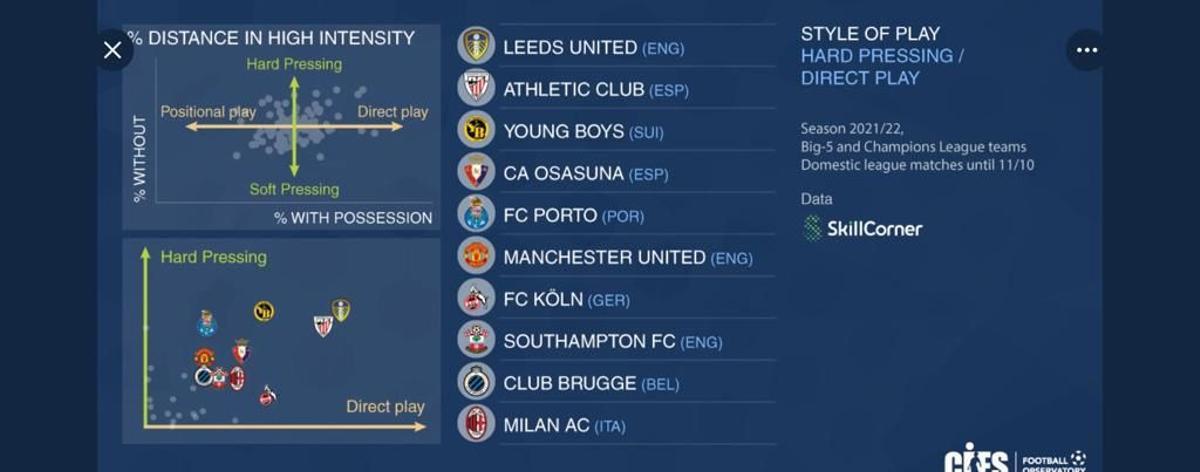Open the three-dot more options menu

tap(1086, 50)
